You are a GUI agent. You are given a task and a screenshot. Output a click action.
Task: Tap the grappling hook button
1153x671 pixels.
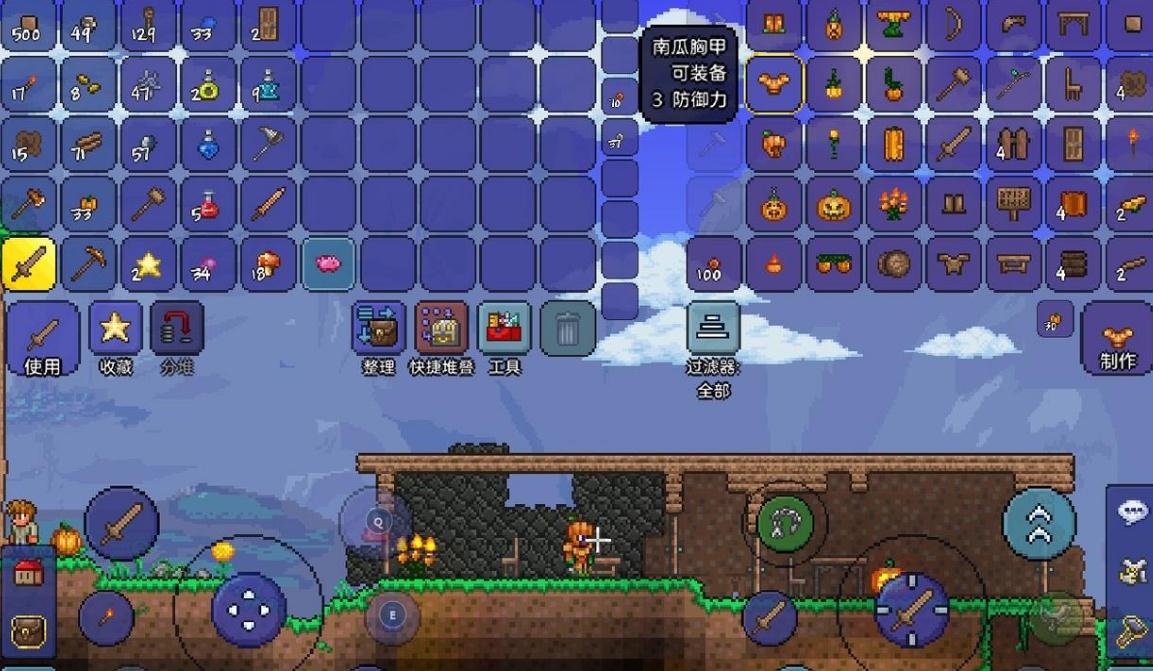pyautogui.click(x=785, y=521)
